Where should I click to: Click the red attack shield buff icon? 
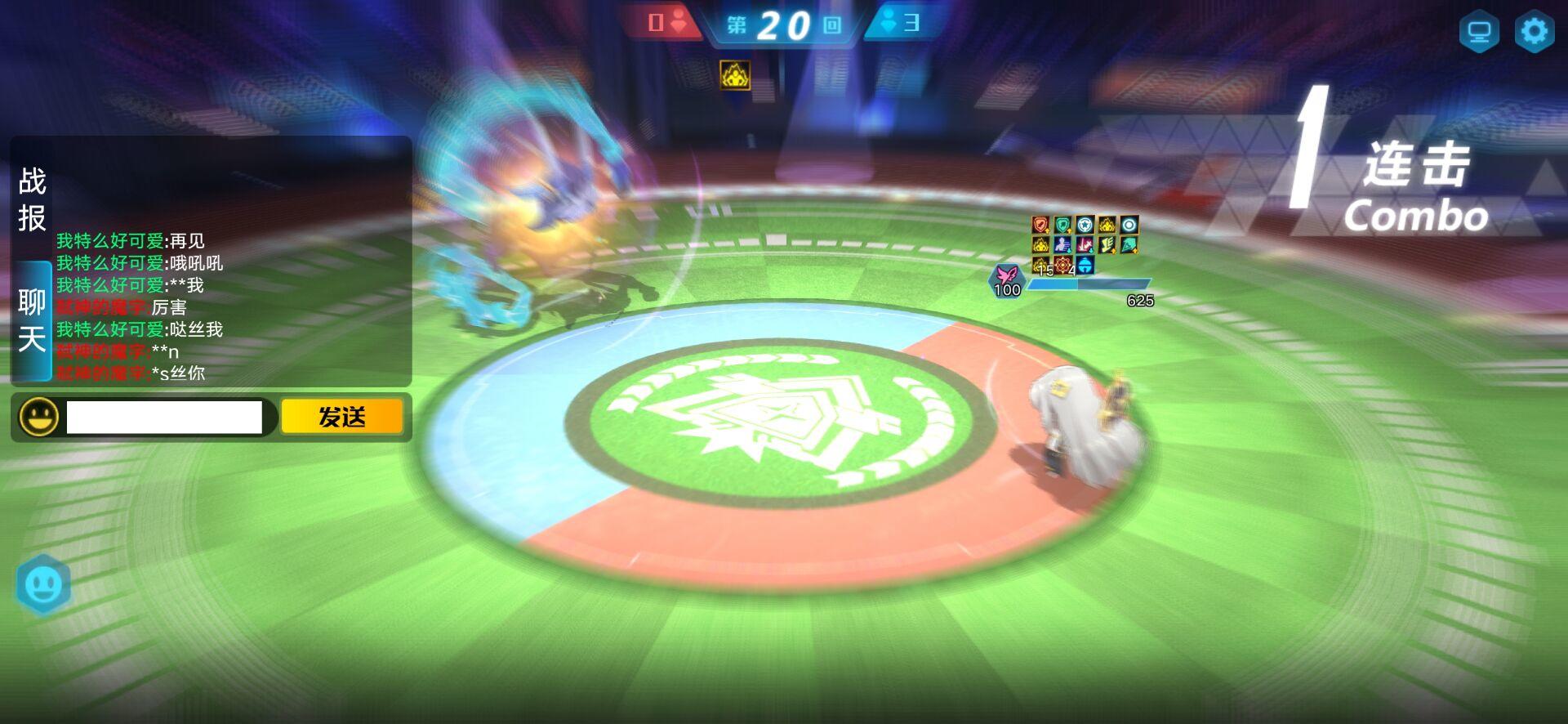click(1040, 224)
